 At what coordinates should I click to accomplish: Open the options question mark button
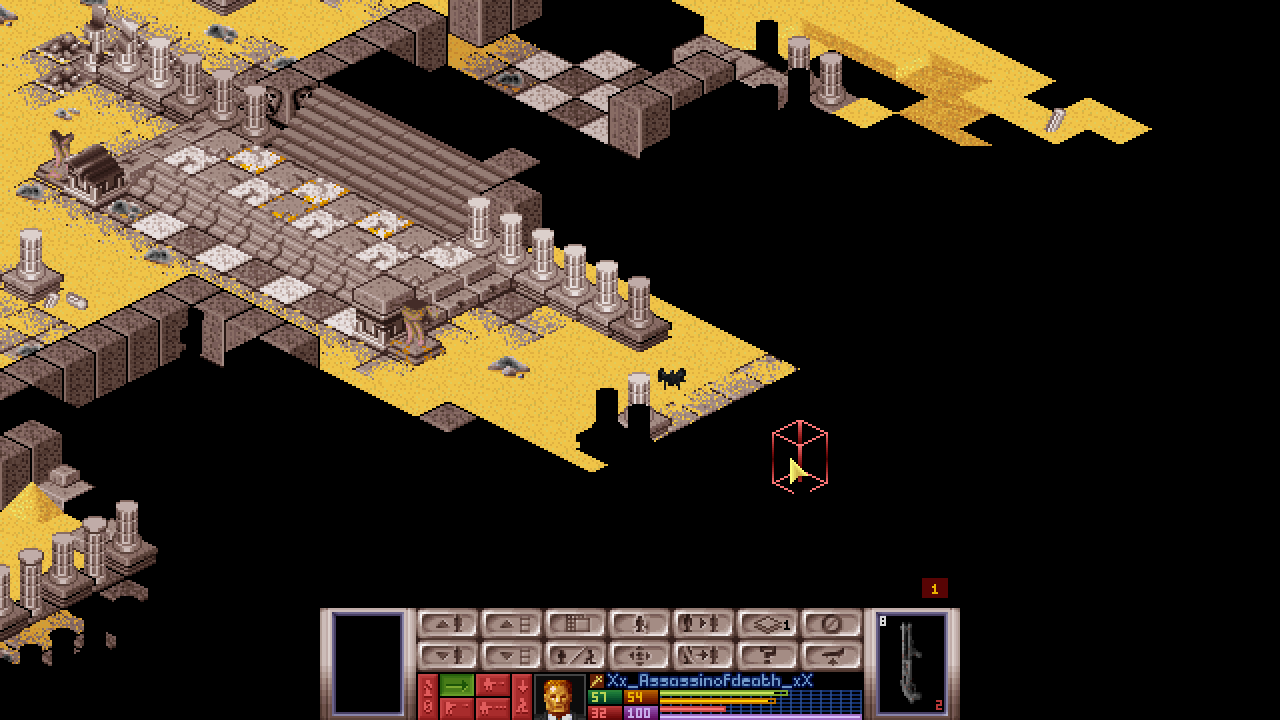768,656
